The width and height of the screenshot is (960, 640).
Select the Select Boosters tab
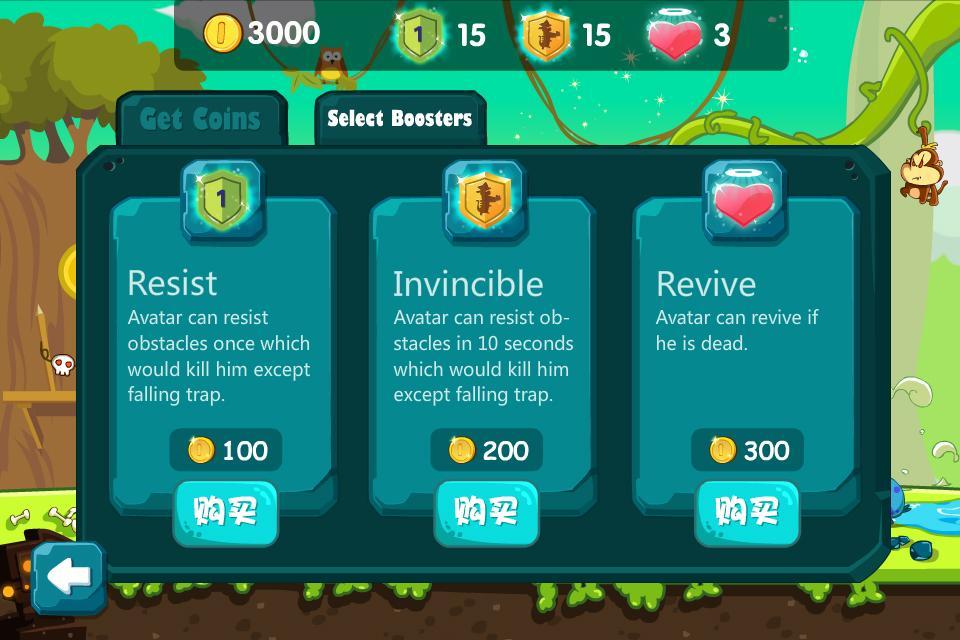pos(399,119)
